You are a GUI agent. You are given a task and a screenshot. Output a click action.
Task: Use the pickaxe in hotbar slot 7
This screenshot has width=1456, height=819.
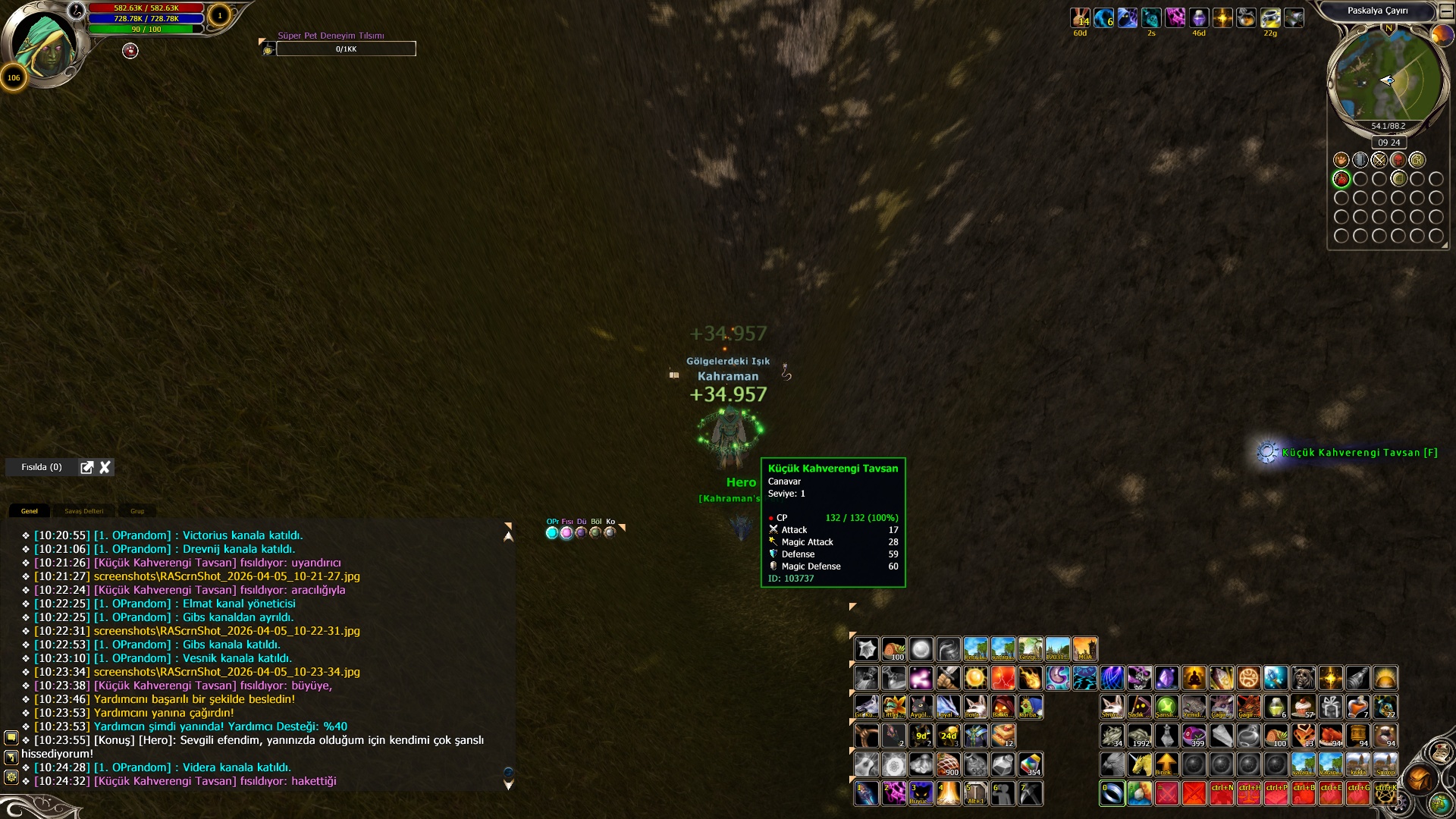click(x=1030, y=793)
